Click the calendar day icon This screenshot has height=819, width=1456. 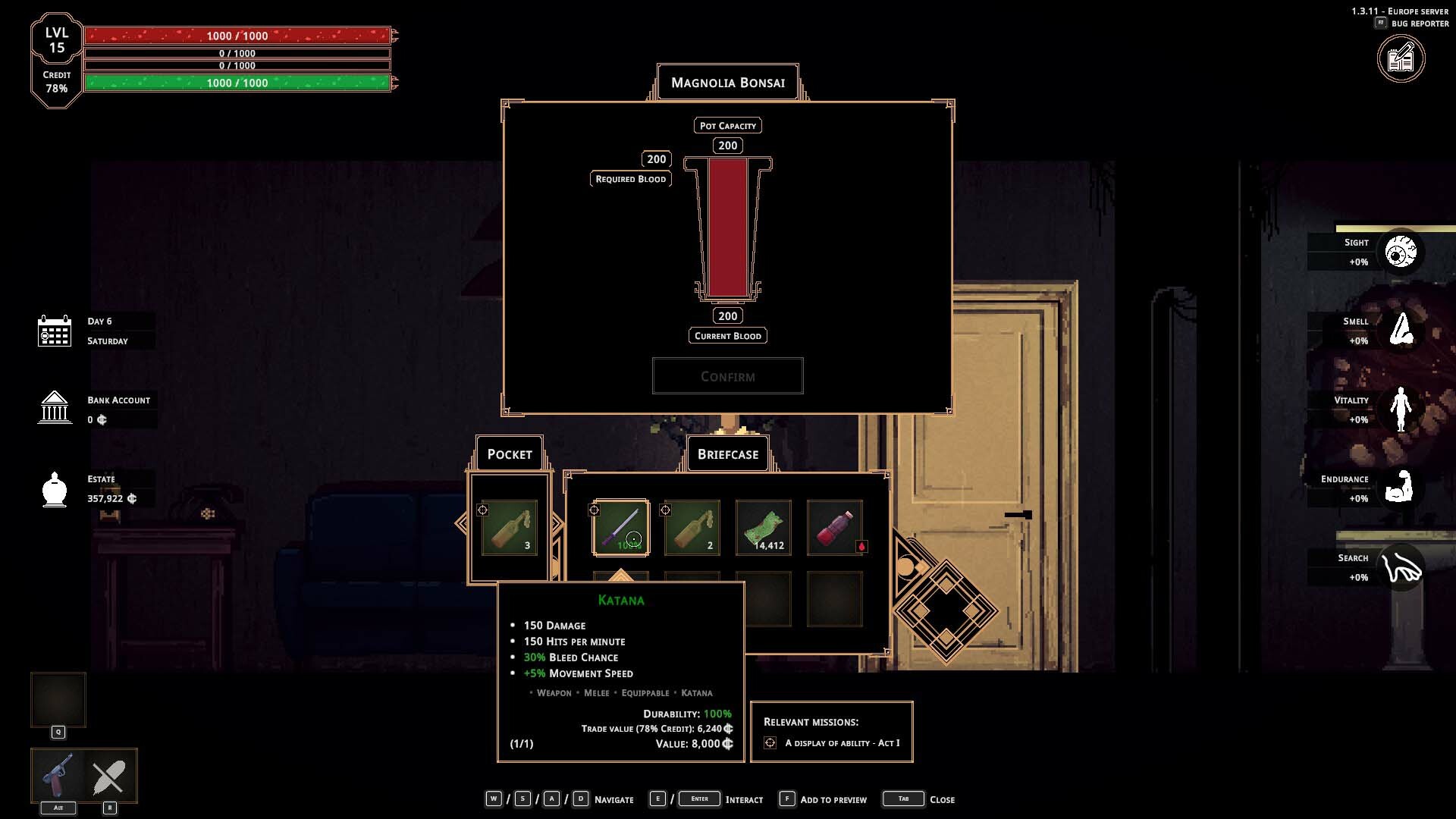pos(55,331)
